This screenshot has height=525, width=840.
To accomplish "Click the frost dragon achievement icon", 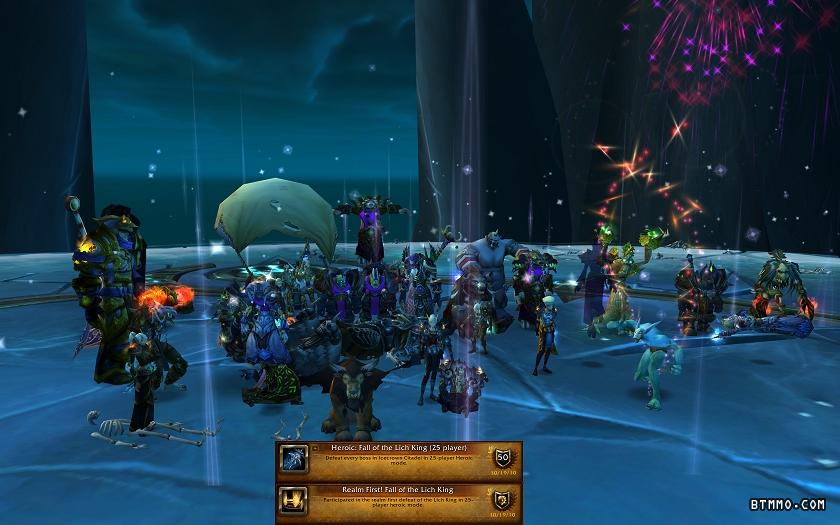I will [294, 459].
